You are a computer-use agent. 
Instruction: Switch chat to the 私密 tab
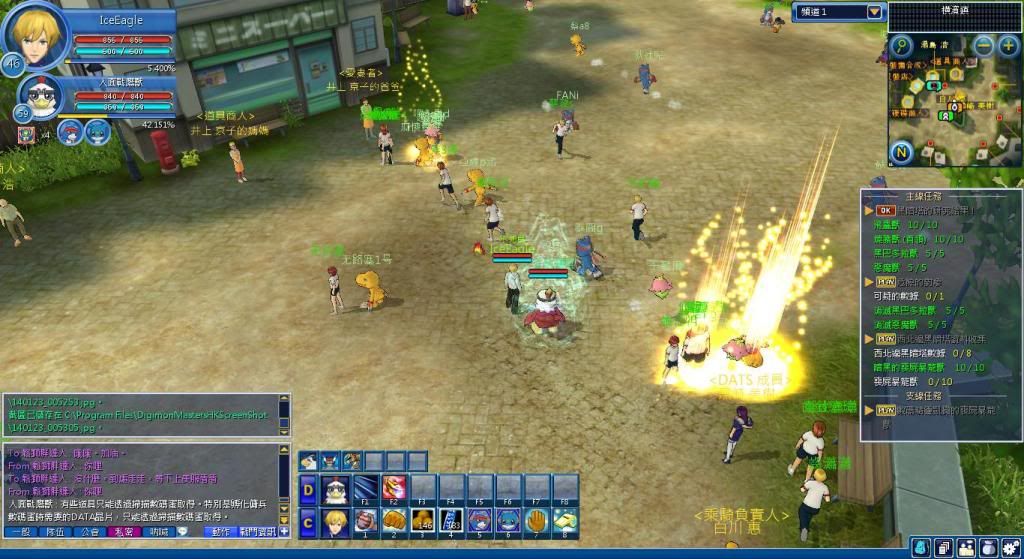[x=125, y=532]
